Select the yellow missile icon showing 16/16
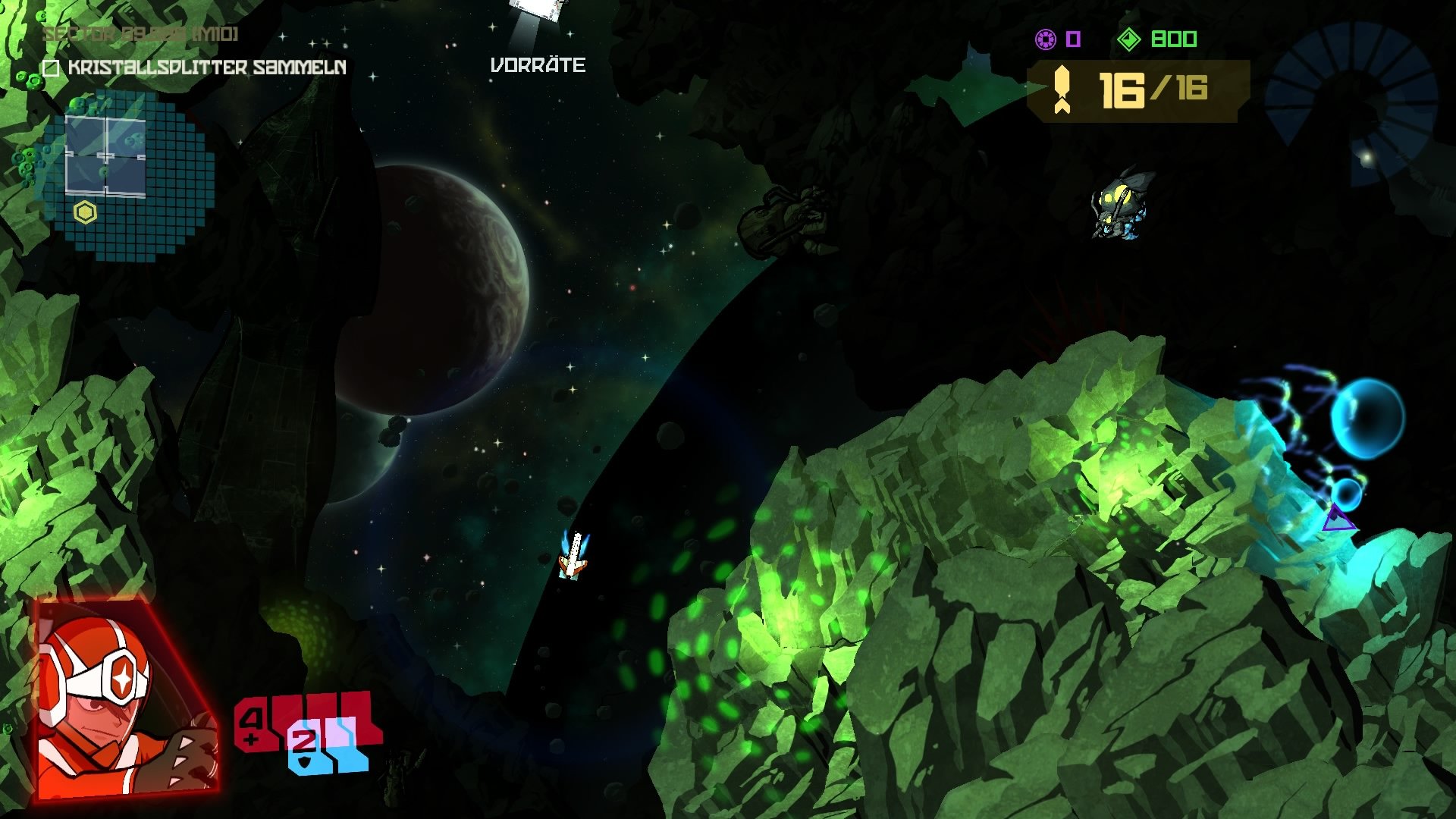The width and height of the screenshot is (1456, 819). (1062, 88)
